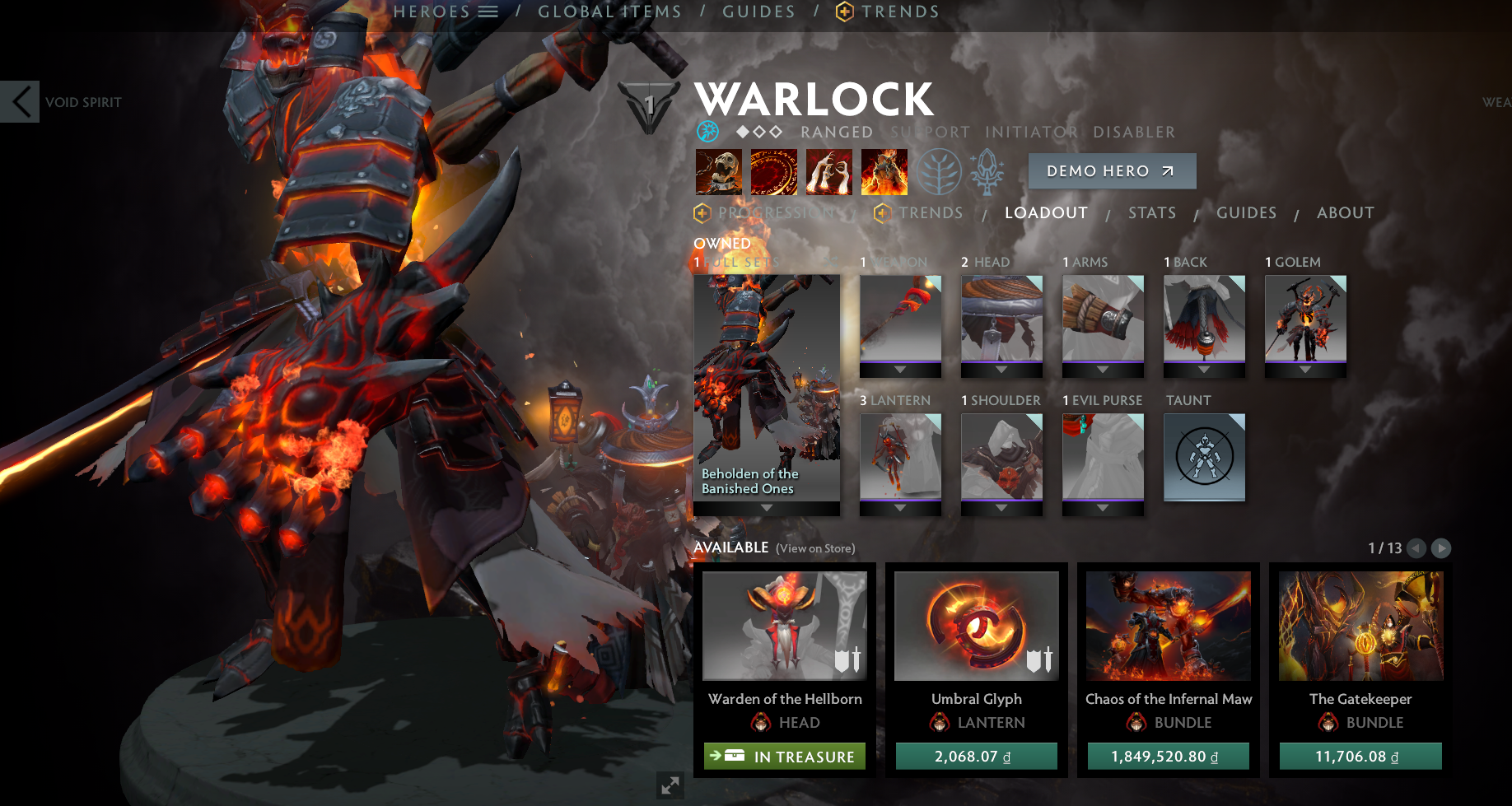
Task: Go to Global Items
Action: [609, 12]
